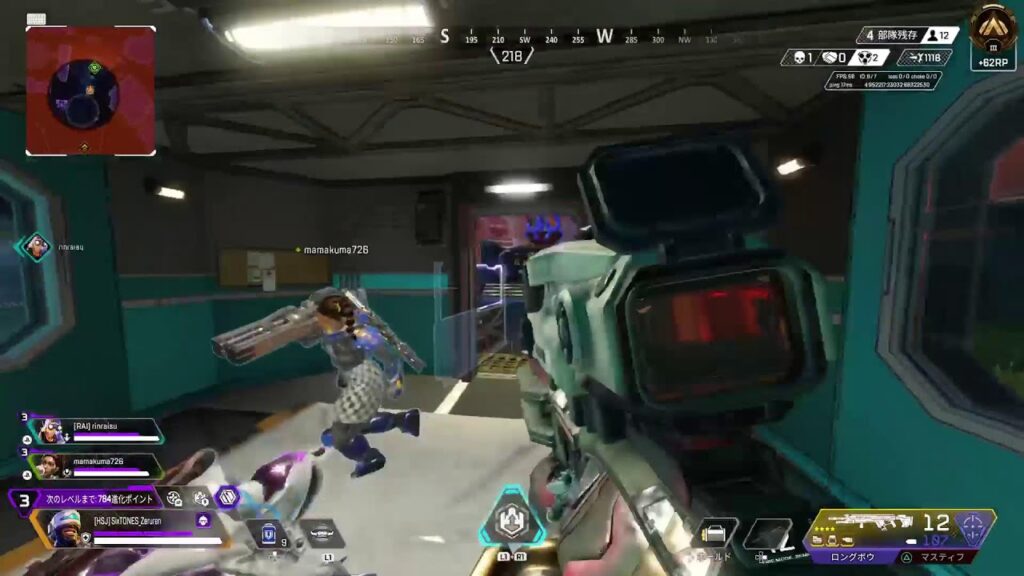Image resolution: width=1024 pixels, height=576 pixels.
Task: Activate the tactical ability icon
Action: click(320, 533)
